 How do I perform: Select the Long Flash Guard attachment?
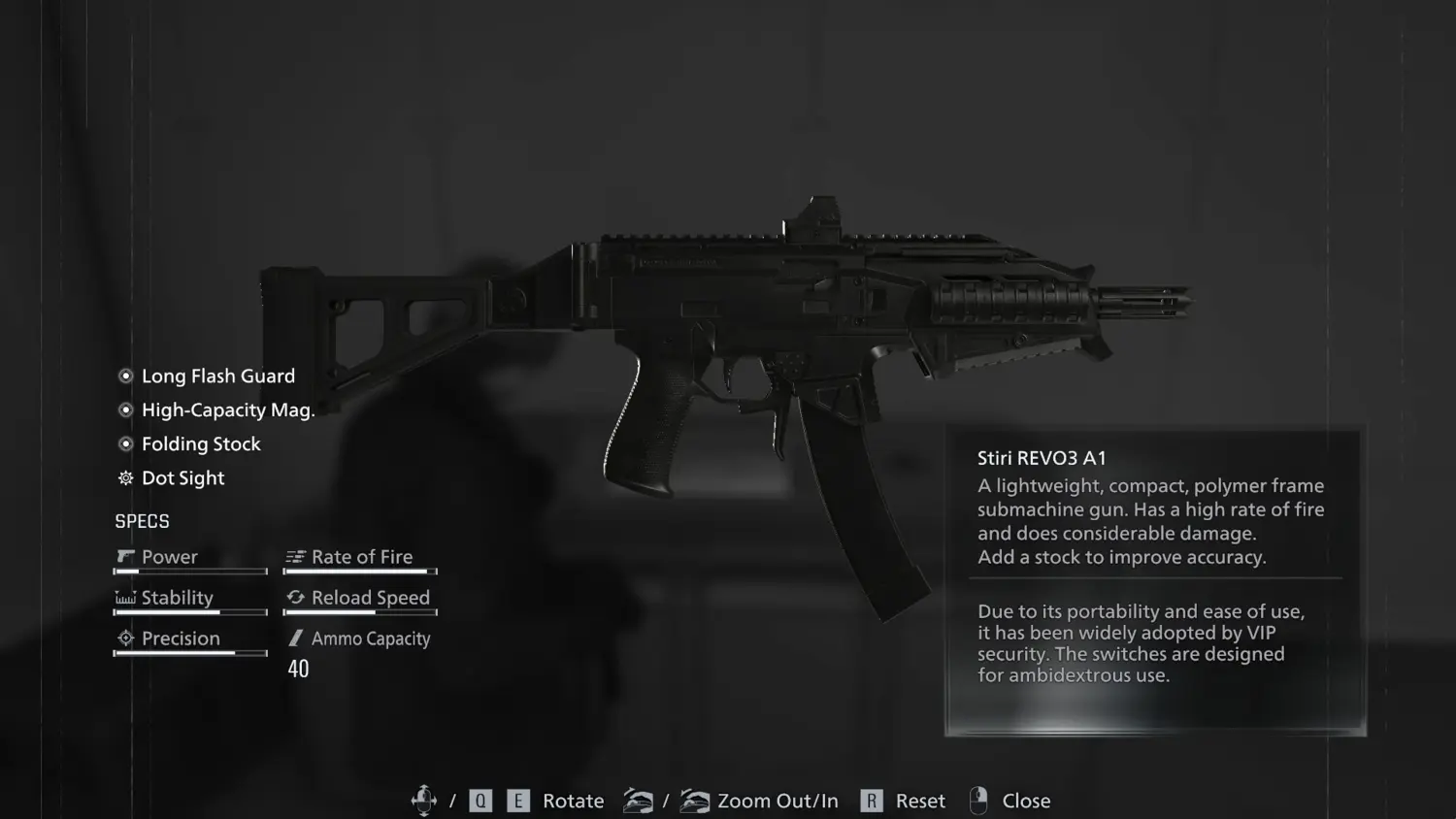(x=217, y=377)
